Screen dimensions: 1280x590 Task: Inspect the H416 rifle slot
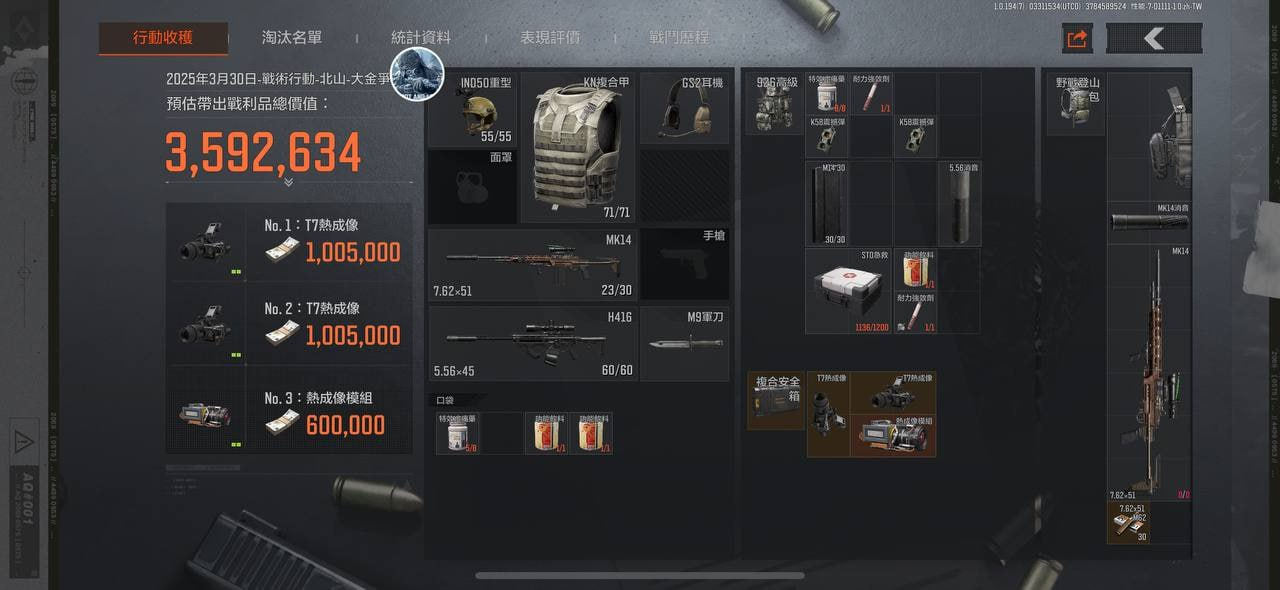pos(530,343)
